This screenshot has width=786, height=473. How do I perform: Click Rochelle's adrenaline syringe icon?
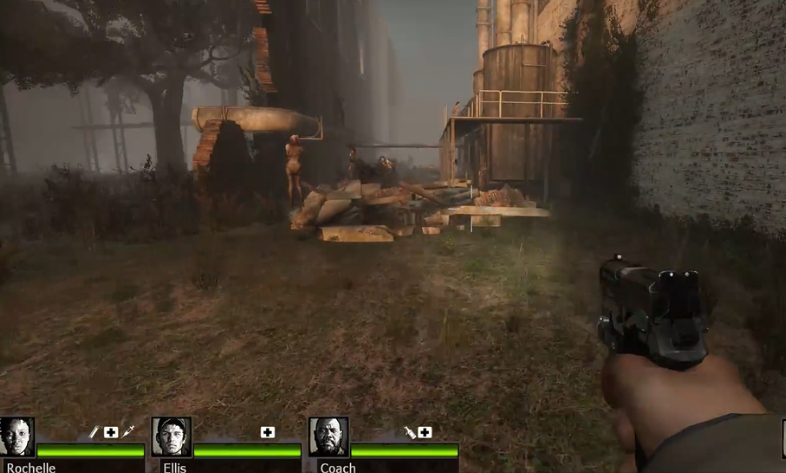pyautogui.click(x=128, y=432)
